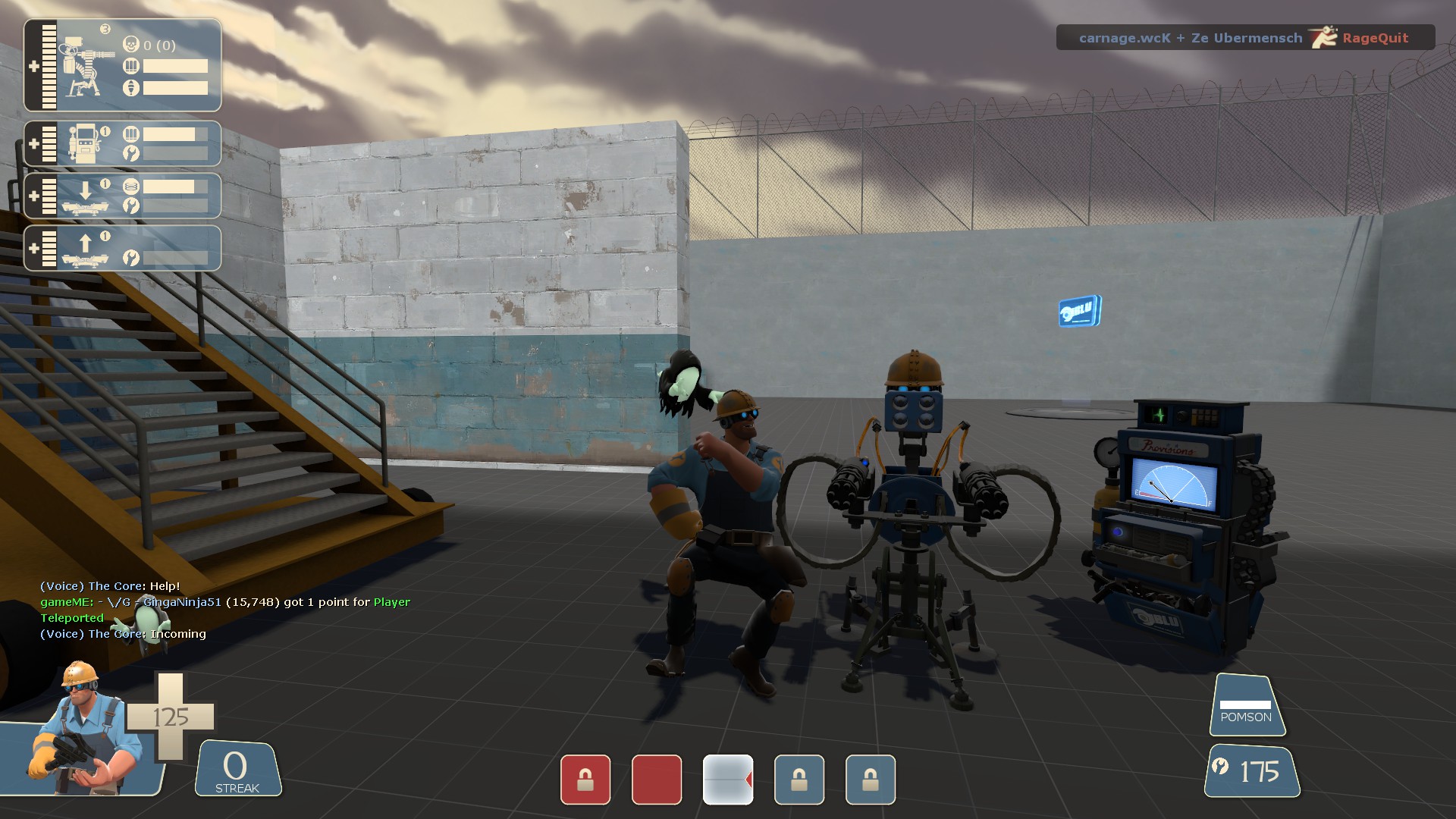Screen dimensions: 1456x819
Task: Click the gameME chat message line
Action: coord(225,602)
